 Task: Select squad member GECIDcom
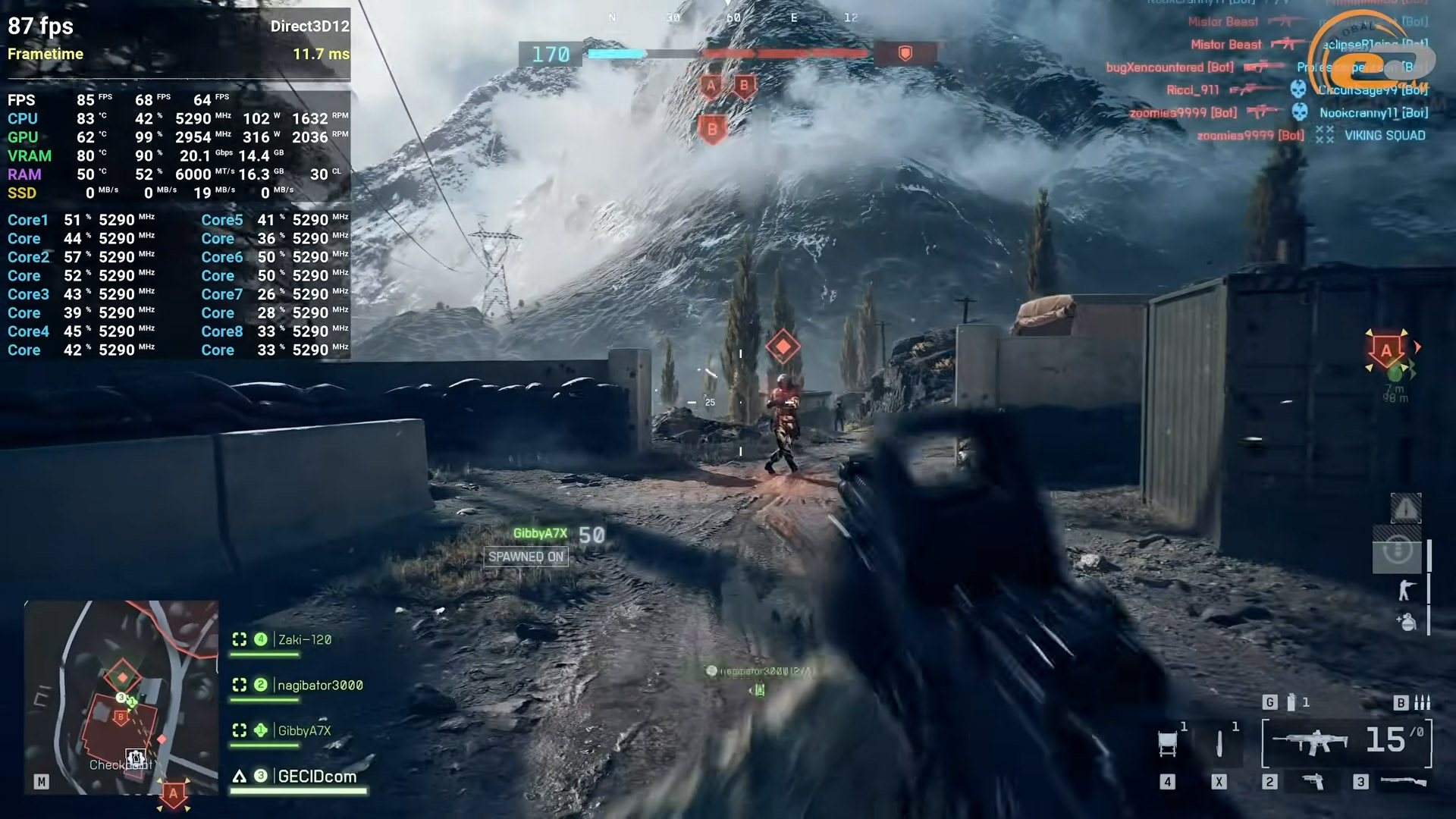click(x=316, y=777)
